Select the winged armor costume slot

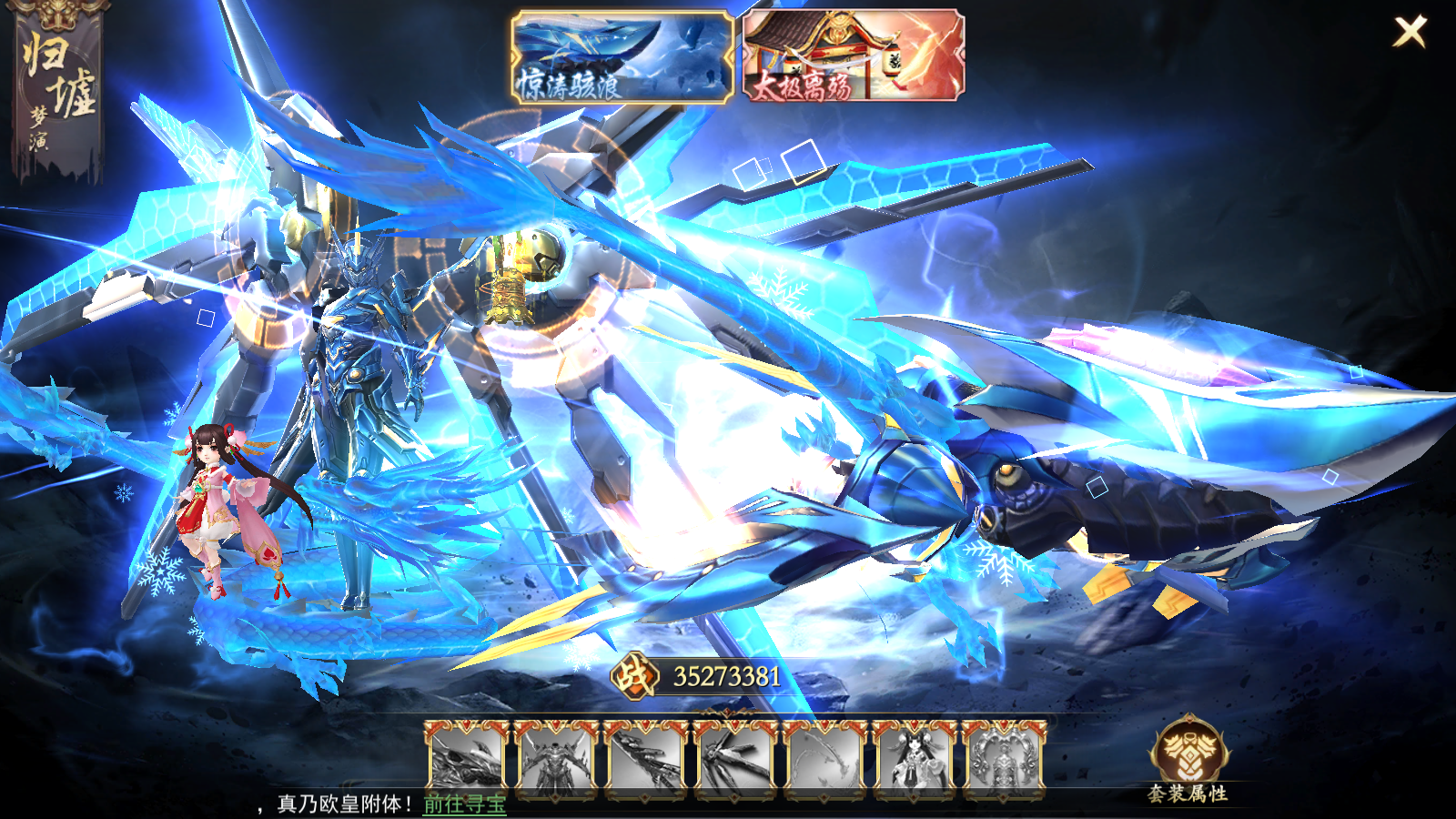pyautogui.click(x=556, y=760)
